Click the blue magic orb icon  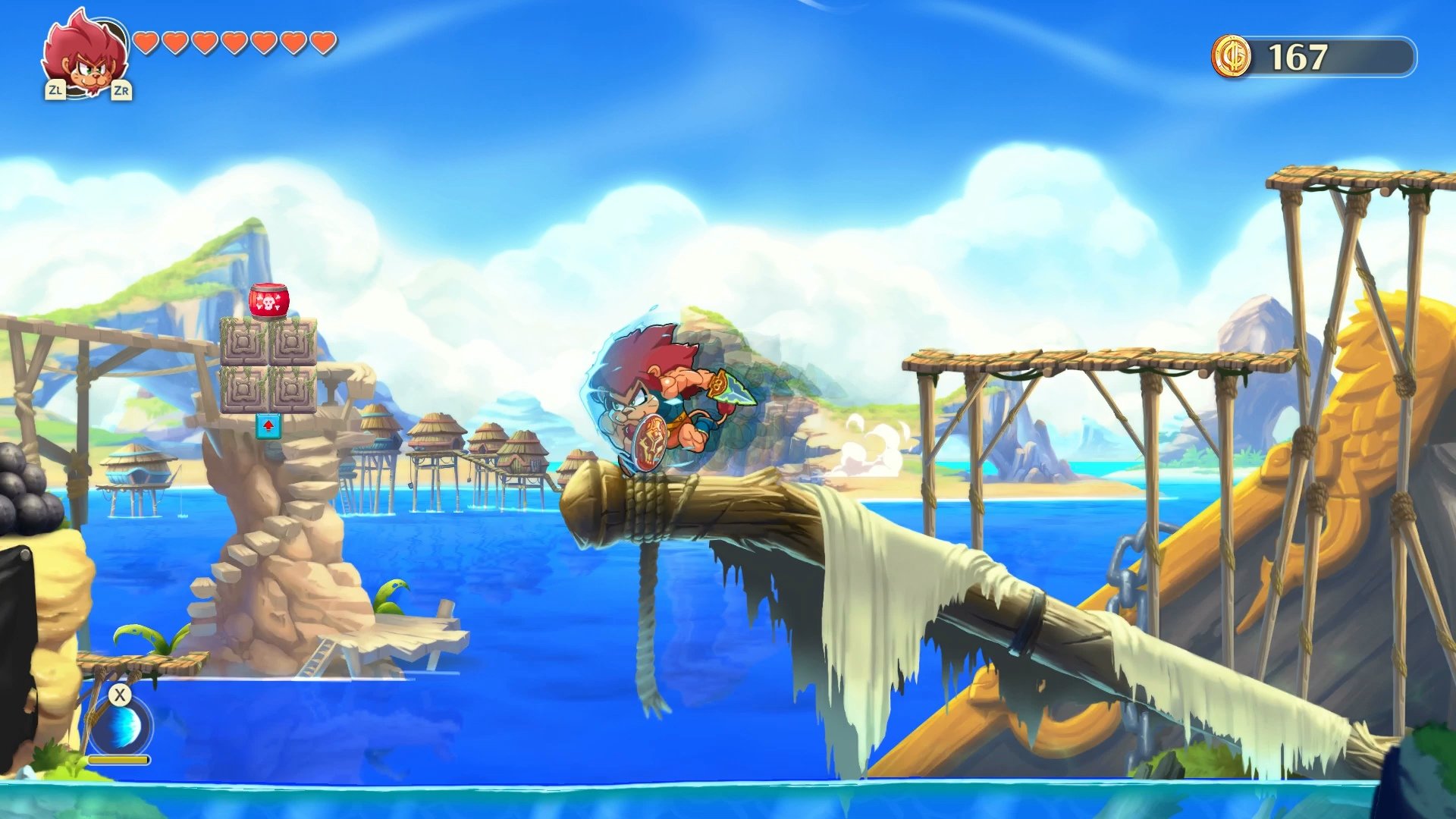point(121,728)
